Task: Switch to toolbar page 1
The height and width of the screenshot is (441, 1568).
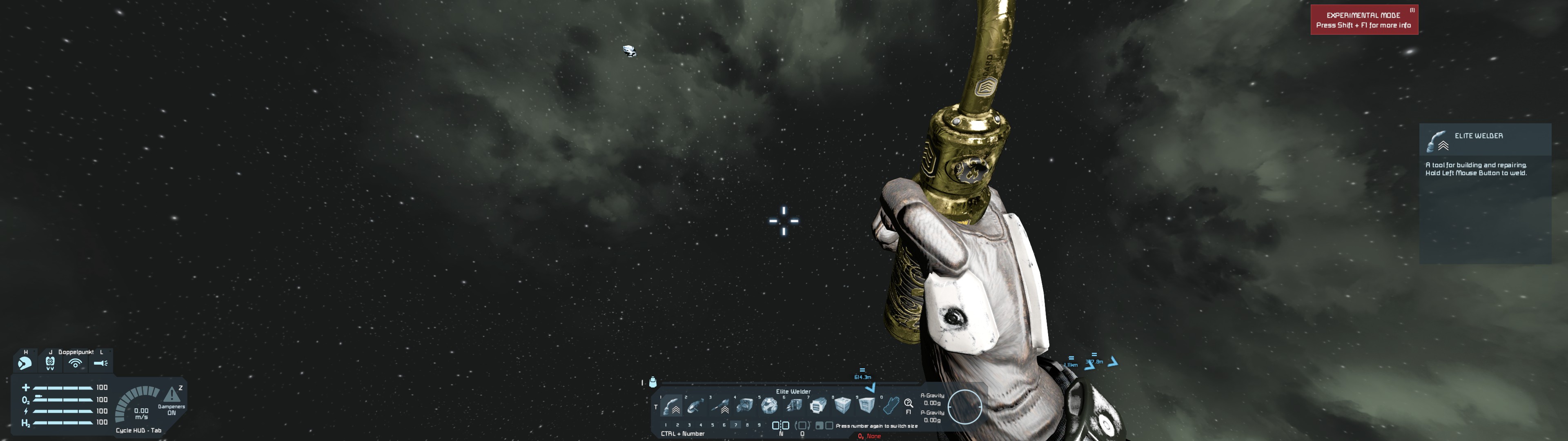Action: [x=665, y=425]
